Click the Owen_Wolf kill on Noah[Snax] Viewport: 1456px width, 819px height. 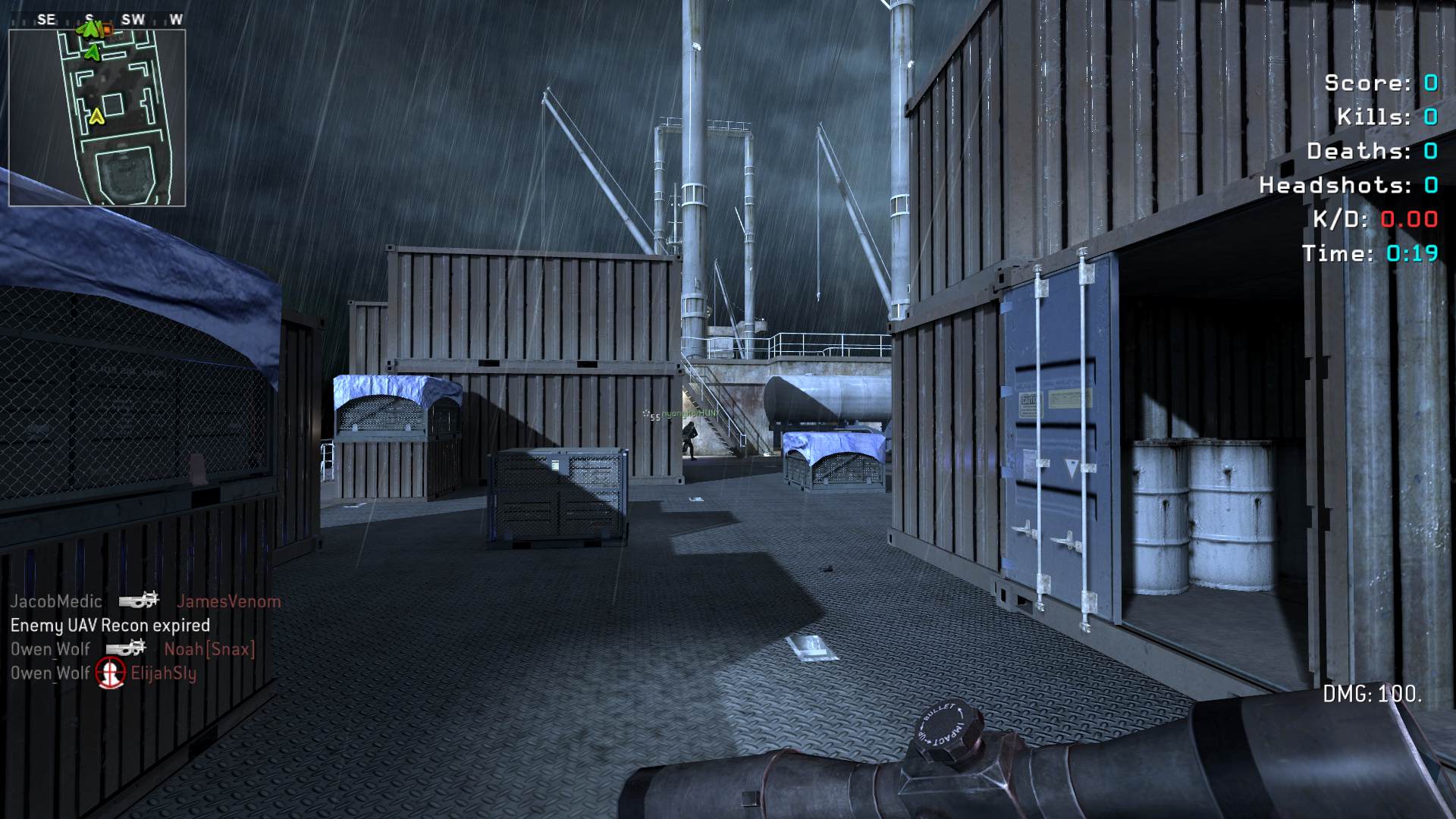tap(133, 649)
